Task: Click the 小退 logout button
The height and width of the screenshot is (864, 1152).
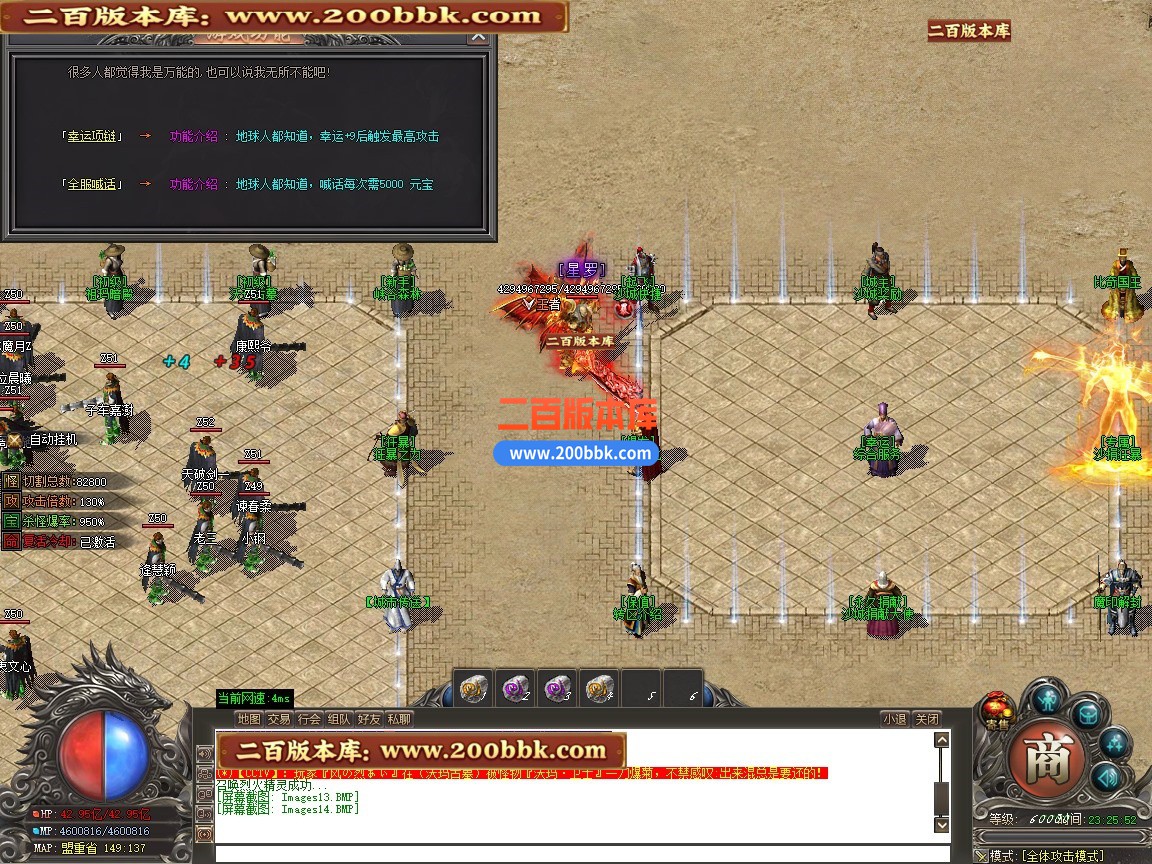Action: [x=894, y=719]
